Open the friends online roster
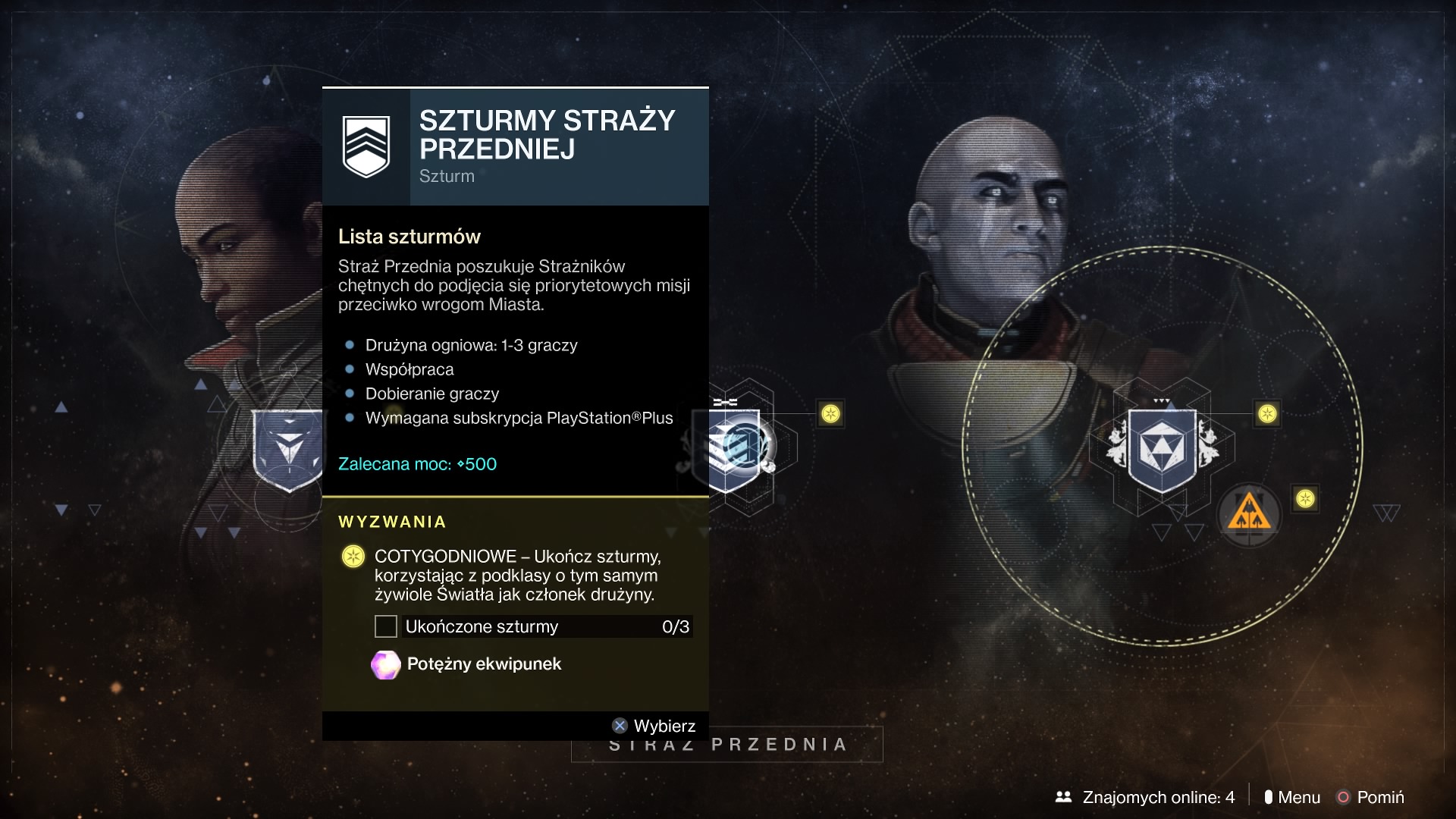Viewport: 1456px width, 819px height. 1145,797
